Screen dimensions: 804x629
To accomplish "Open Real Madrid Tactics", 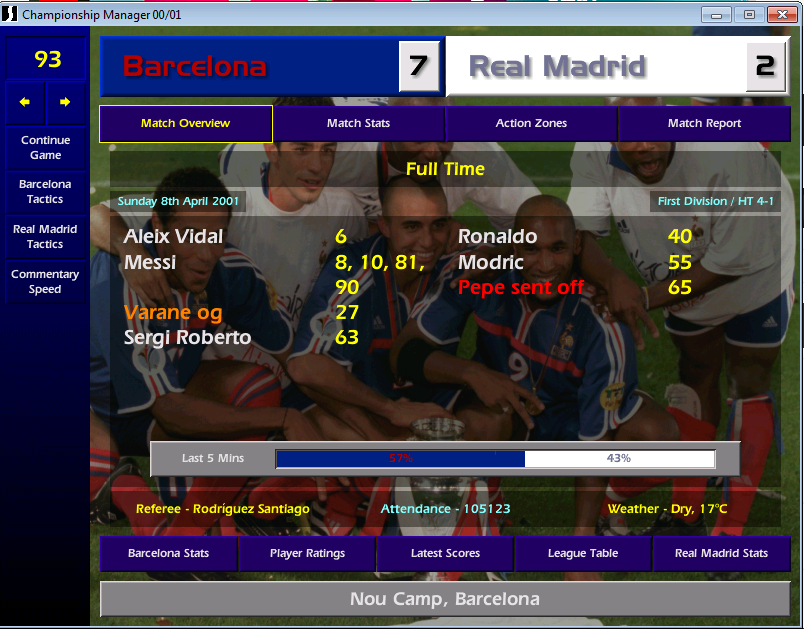I will (45, 237).
